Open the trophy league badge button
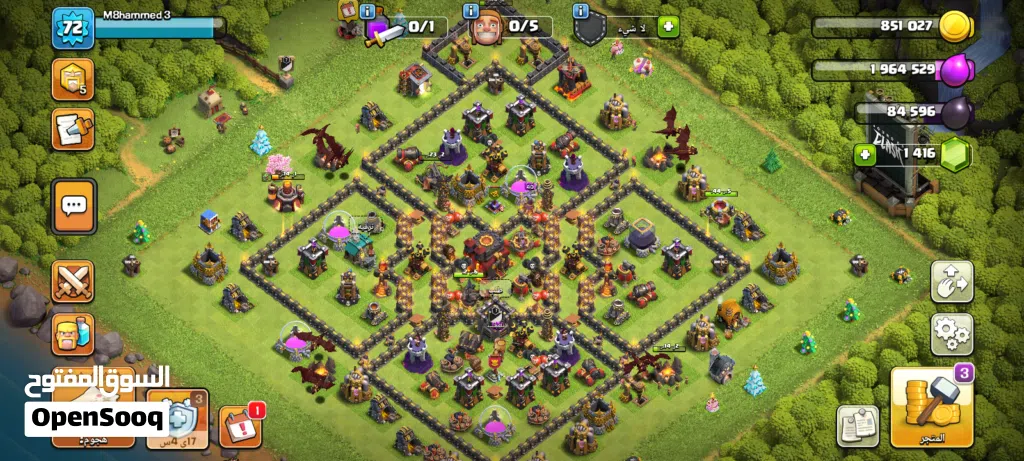 tap(73, 79)
